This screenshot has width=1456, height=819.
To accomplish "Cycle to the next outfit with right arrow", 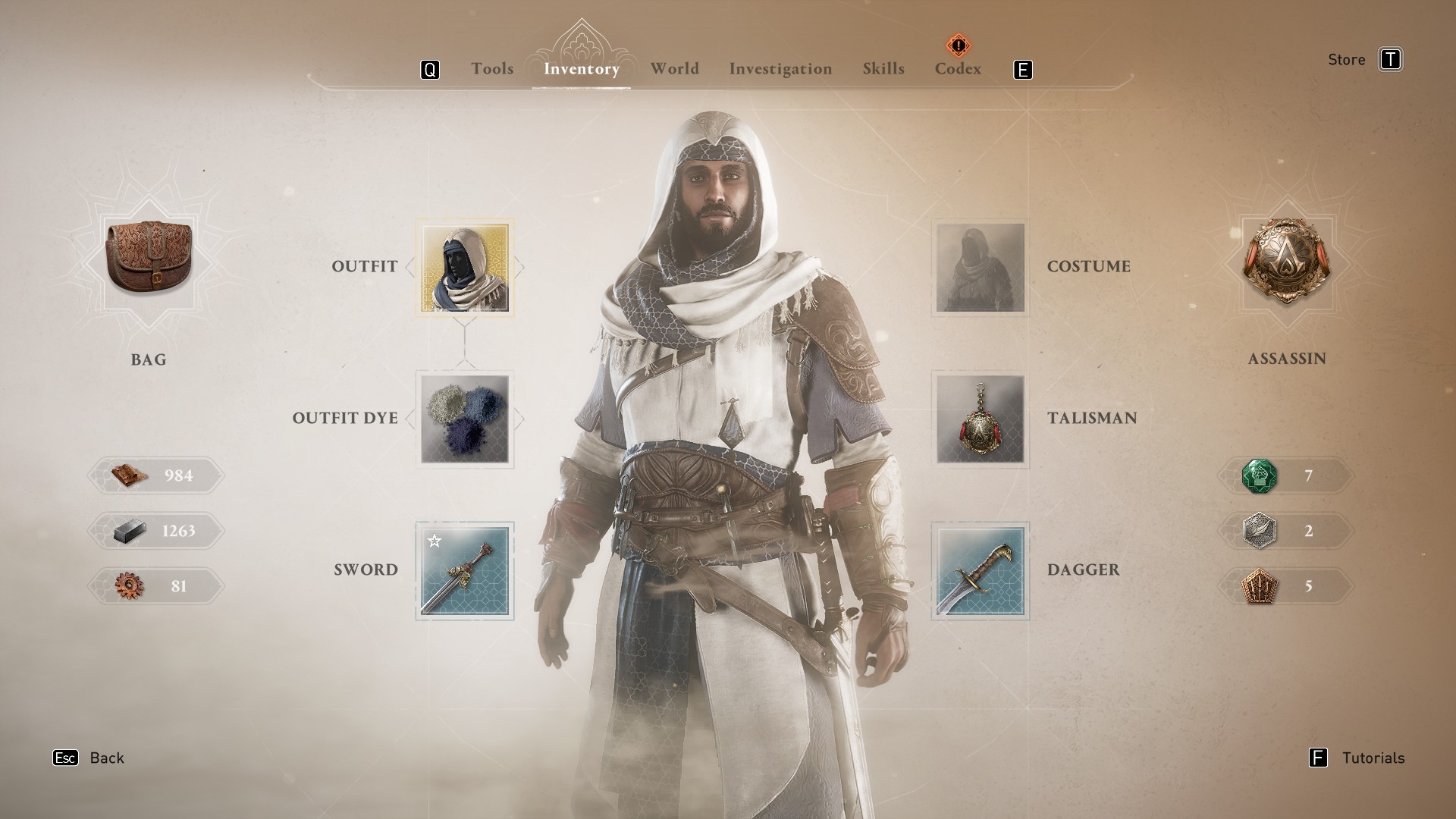I will coord(519,267).
